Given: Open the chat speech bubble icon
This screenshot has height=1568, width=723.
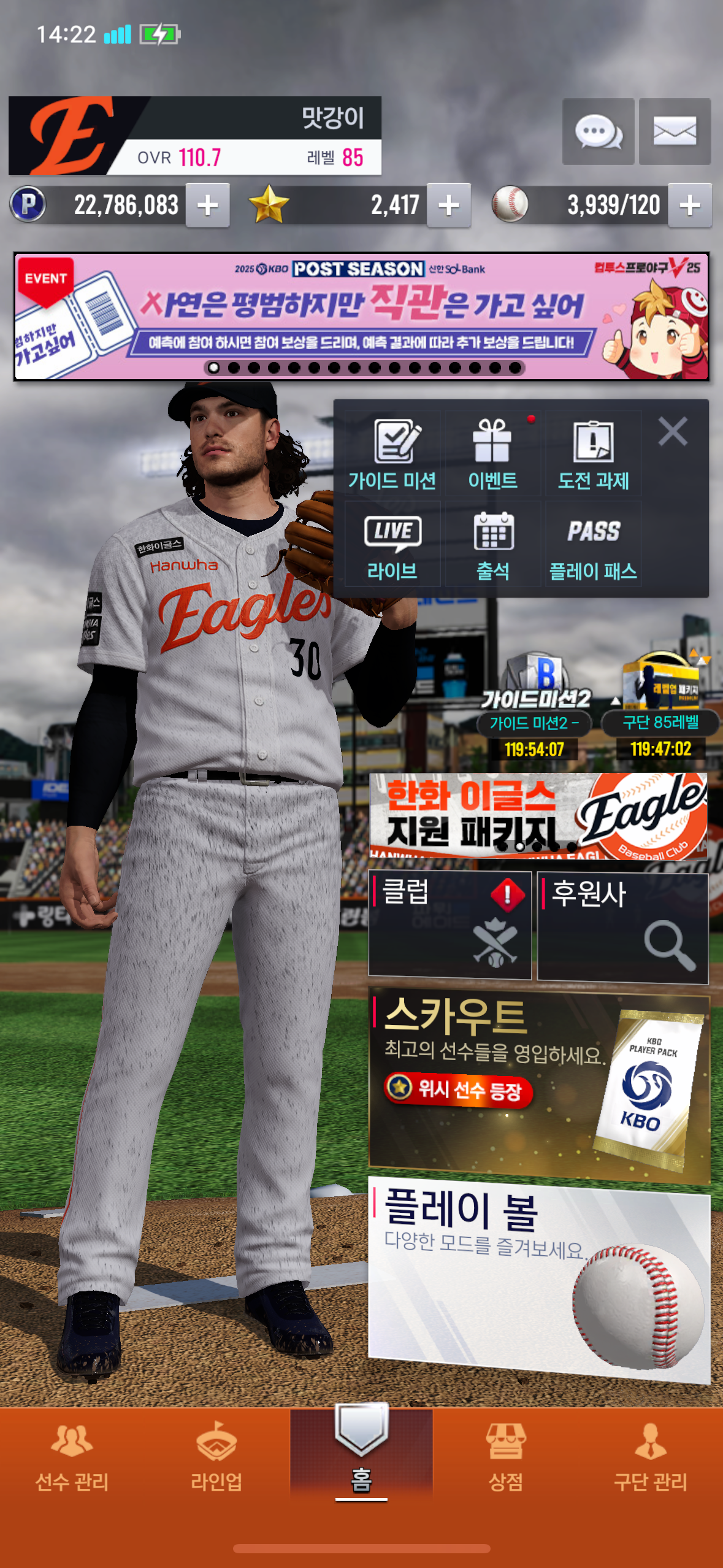Looking at the screenshot, I should point(598,131).
